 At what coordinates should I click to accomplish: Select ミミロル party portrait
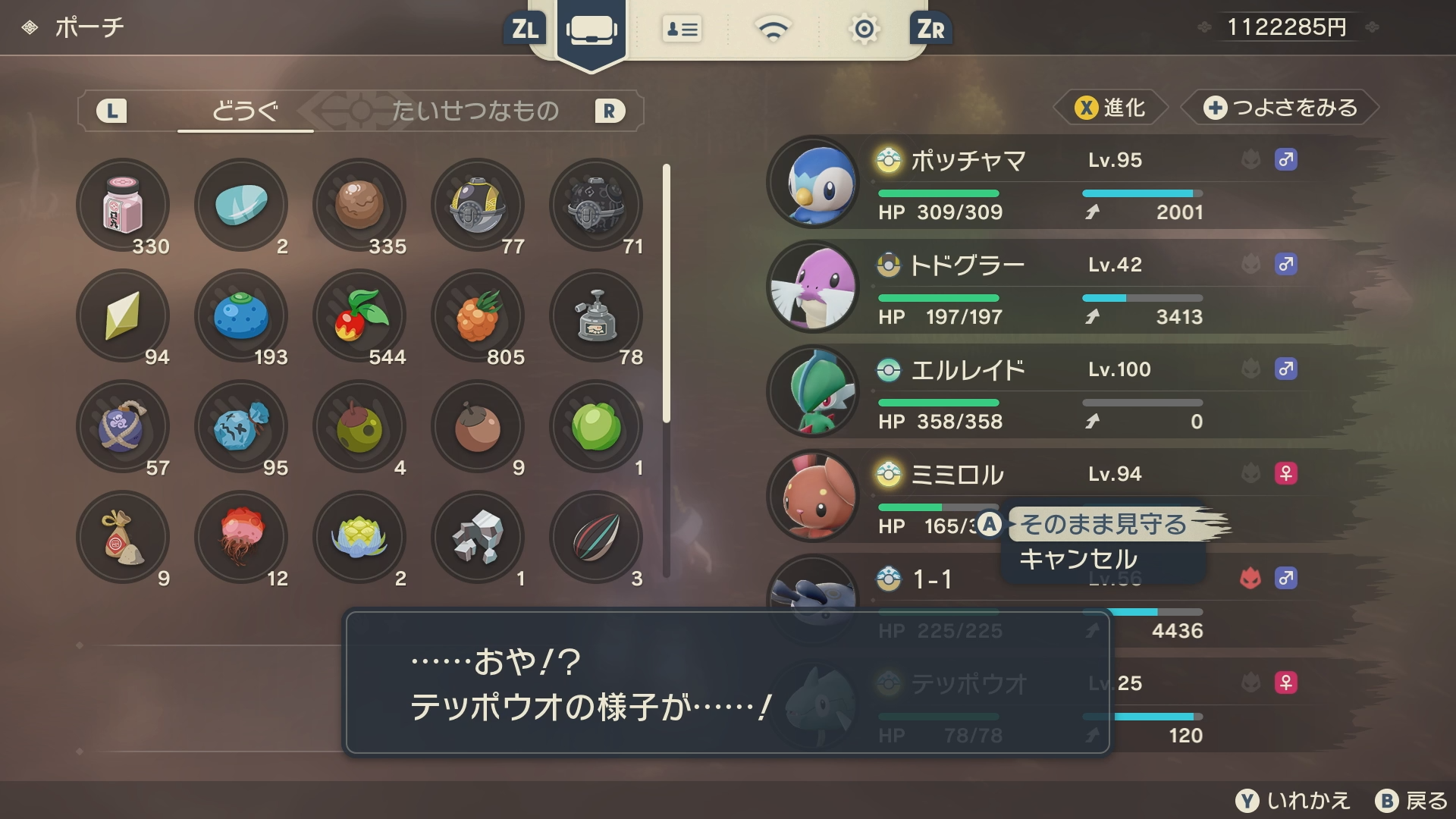[813, 496]
